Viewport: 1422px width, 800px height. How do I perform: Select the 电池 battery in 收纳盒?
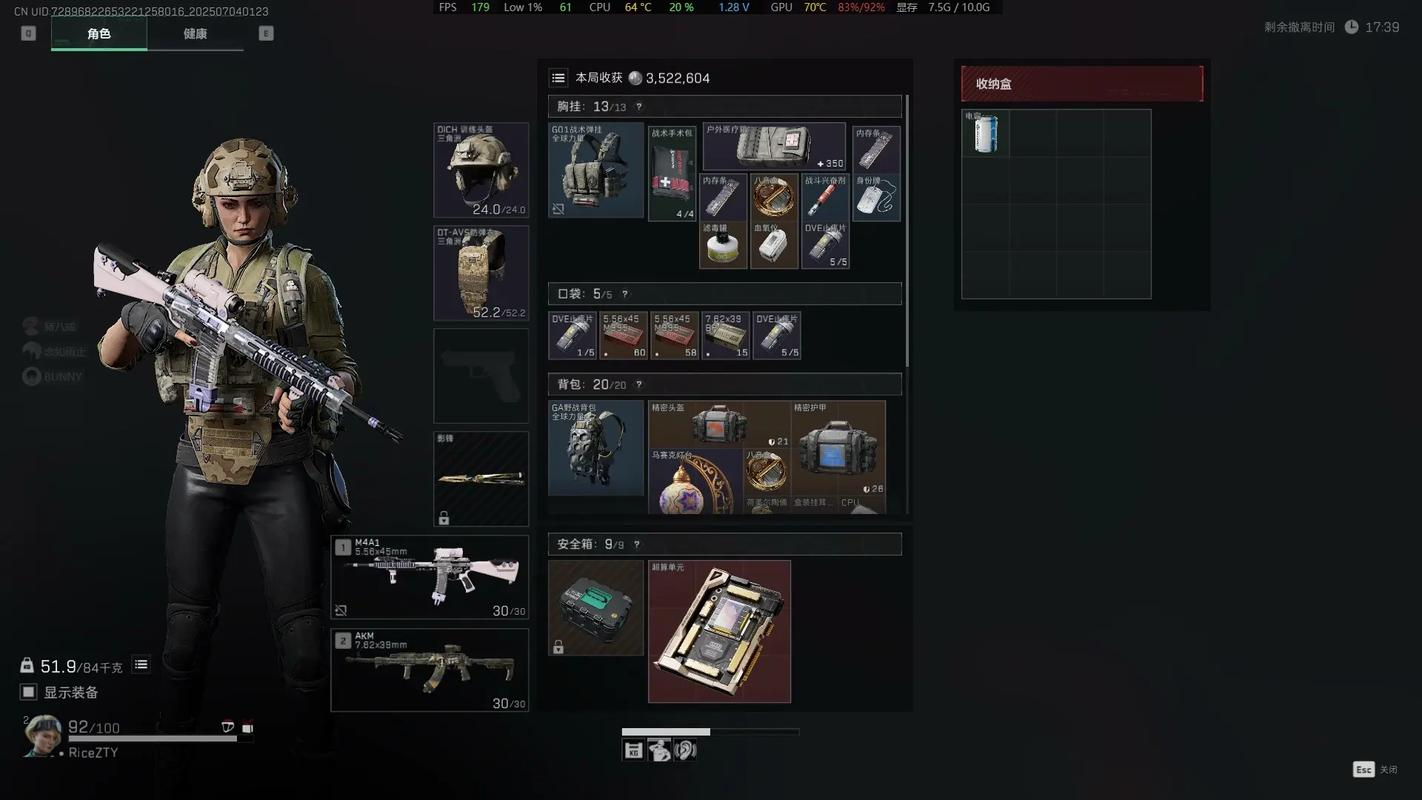[x=985, y=133]
